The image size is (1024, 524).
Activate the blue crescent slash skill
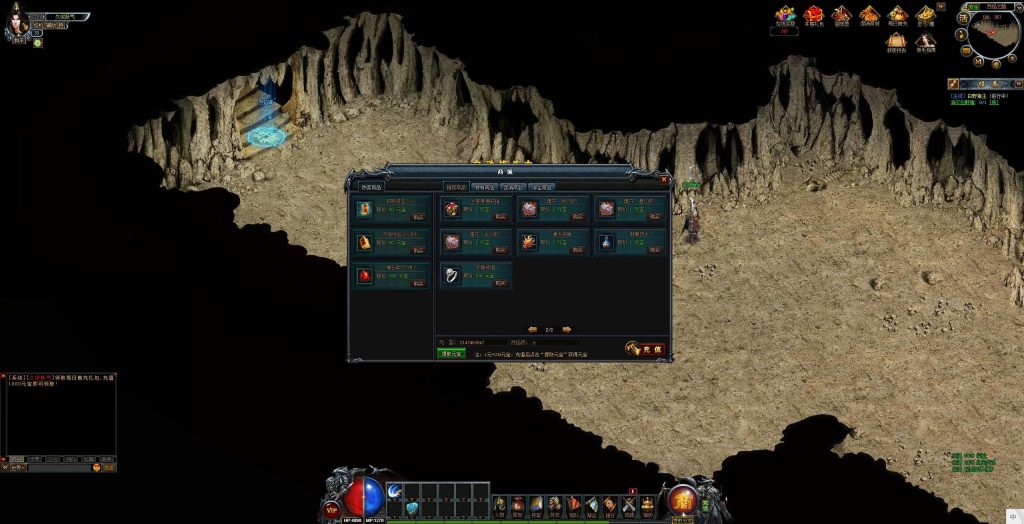393,490
